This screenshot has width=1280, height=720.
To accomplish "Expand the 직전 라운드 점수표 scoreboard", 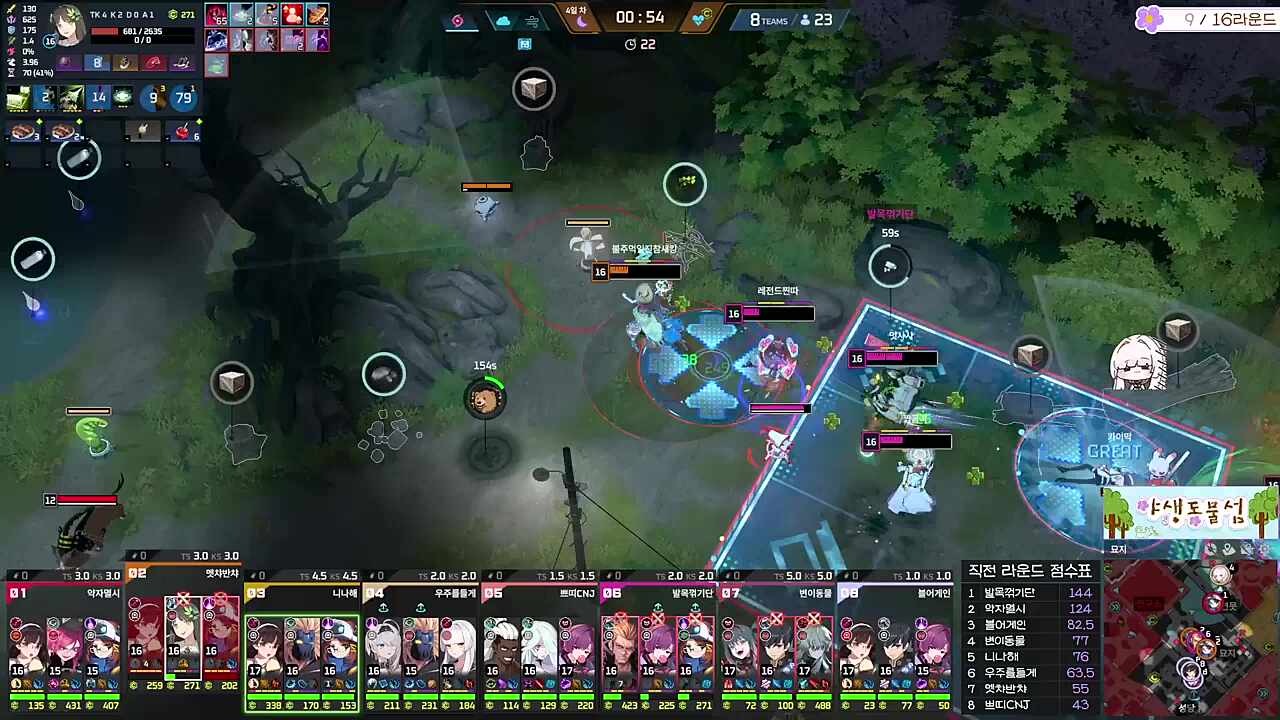I will point(1030,570).
